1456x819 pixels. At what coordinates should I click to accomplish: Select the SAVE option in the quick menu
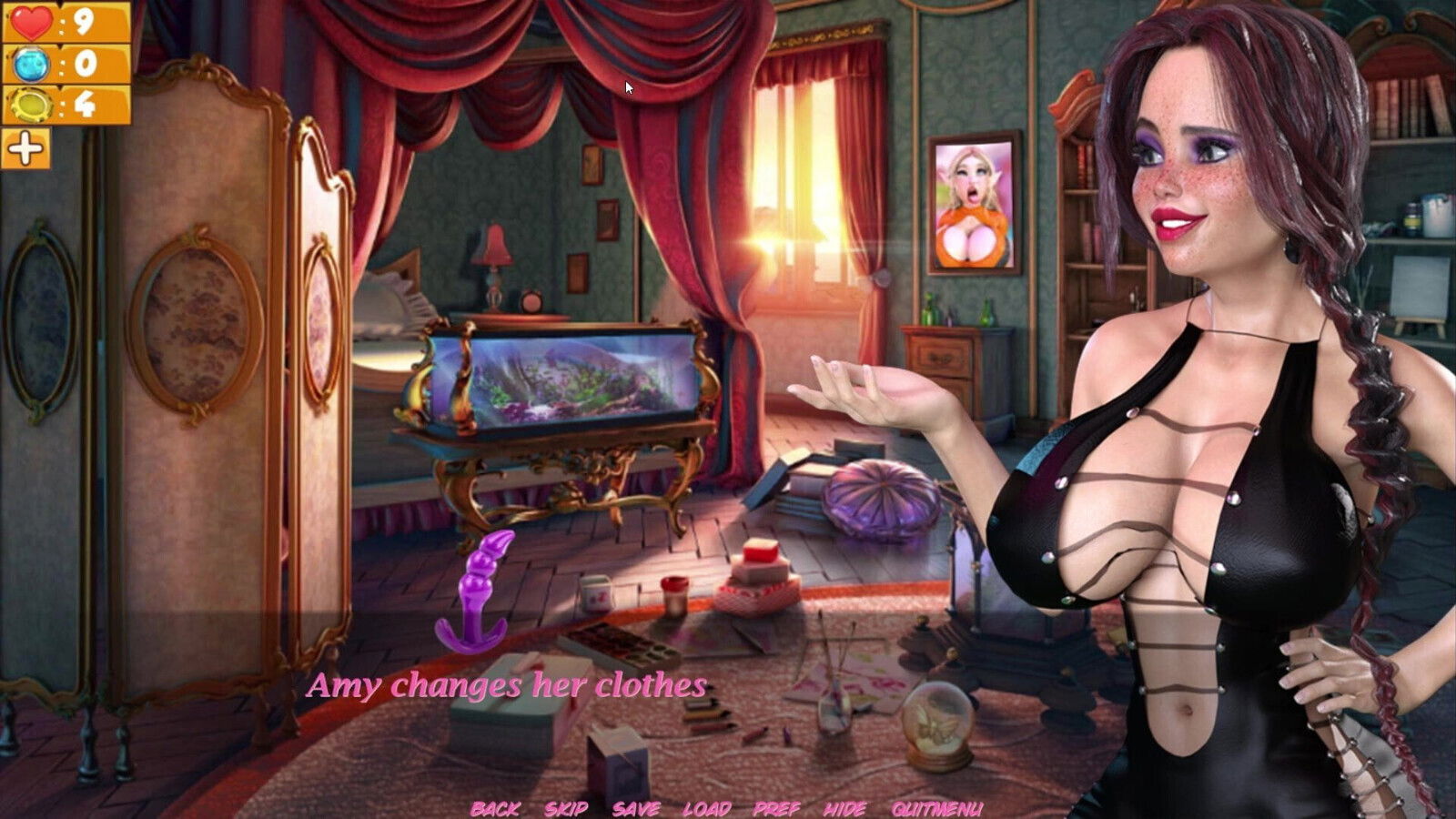click(x=639, y=806)
